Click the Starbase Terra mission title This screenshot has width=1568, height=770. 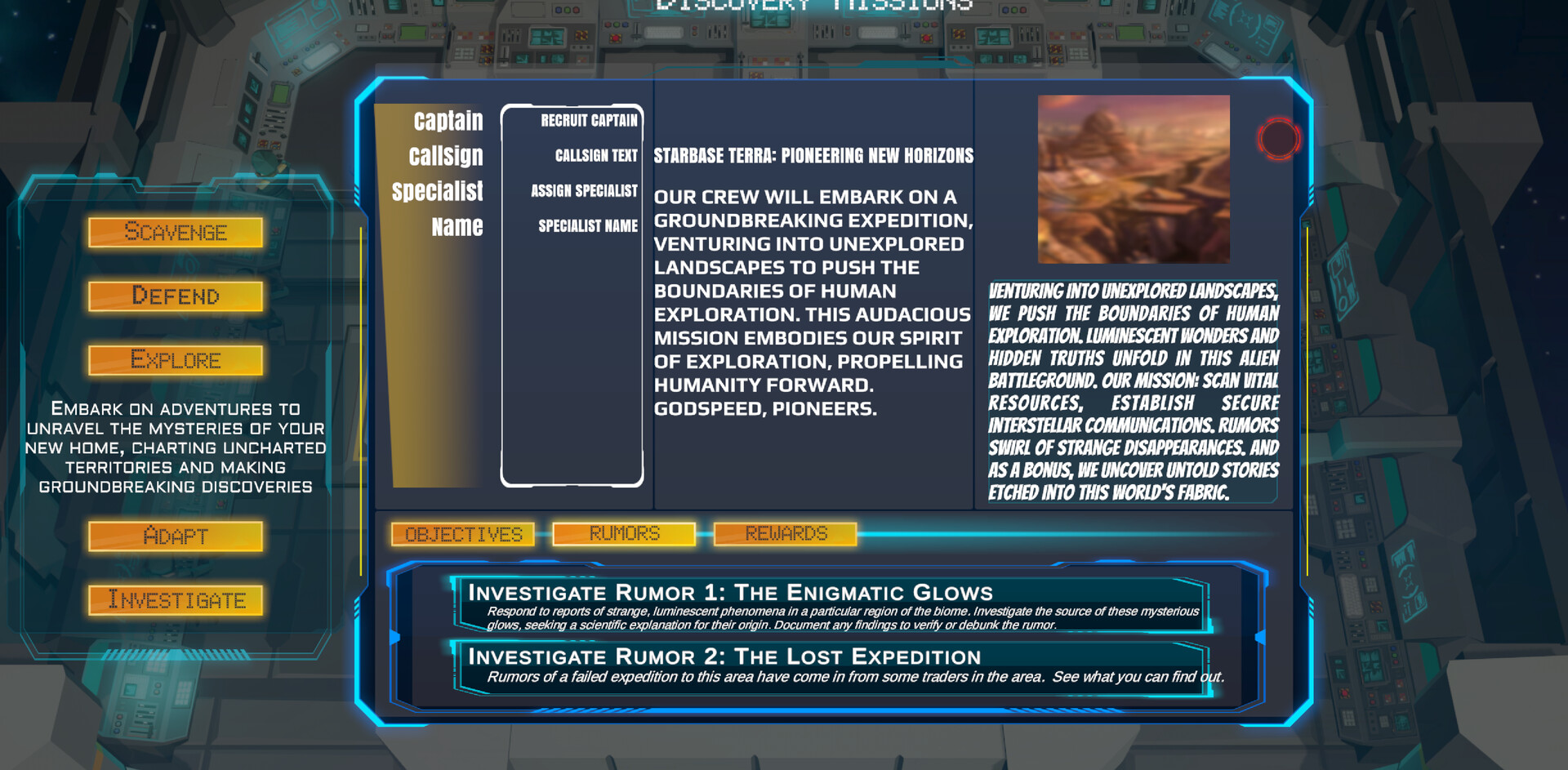(x=813, y=156)
